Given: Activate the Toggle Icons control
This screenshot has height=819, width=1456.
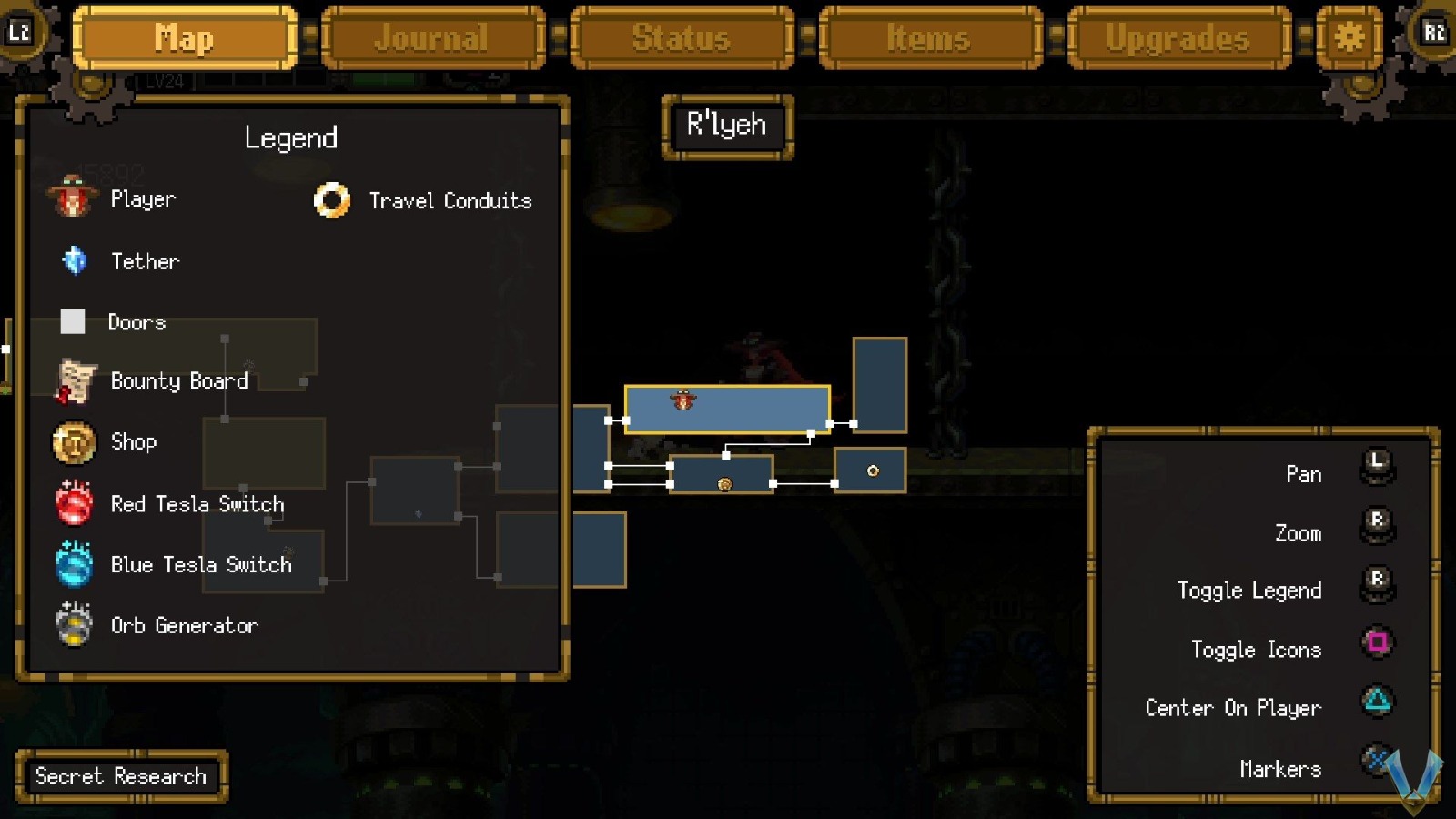Looking at the screenshot, I should (x=1377, y=642).
